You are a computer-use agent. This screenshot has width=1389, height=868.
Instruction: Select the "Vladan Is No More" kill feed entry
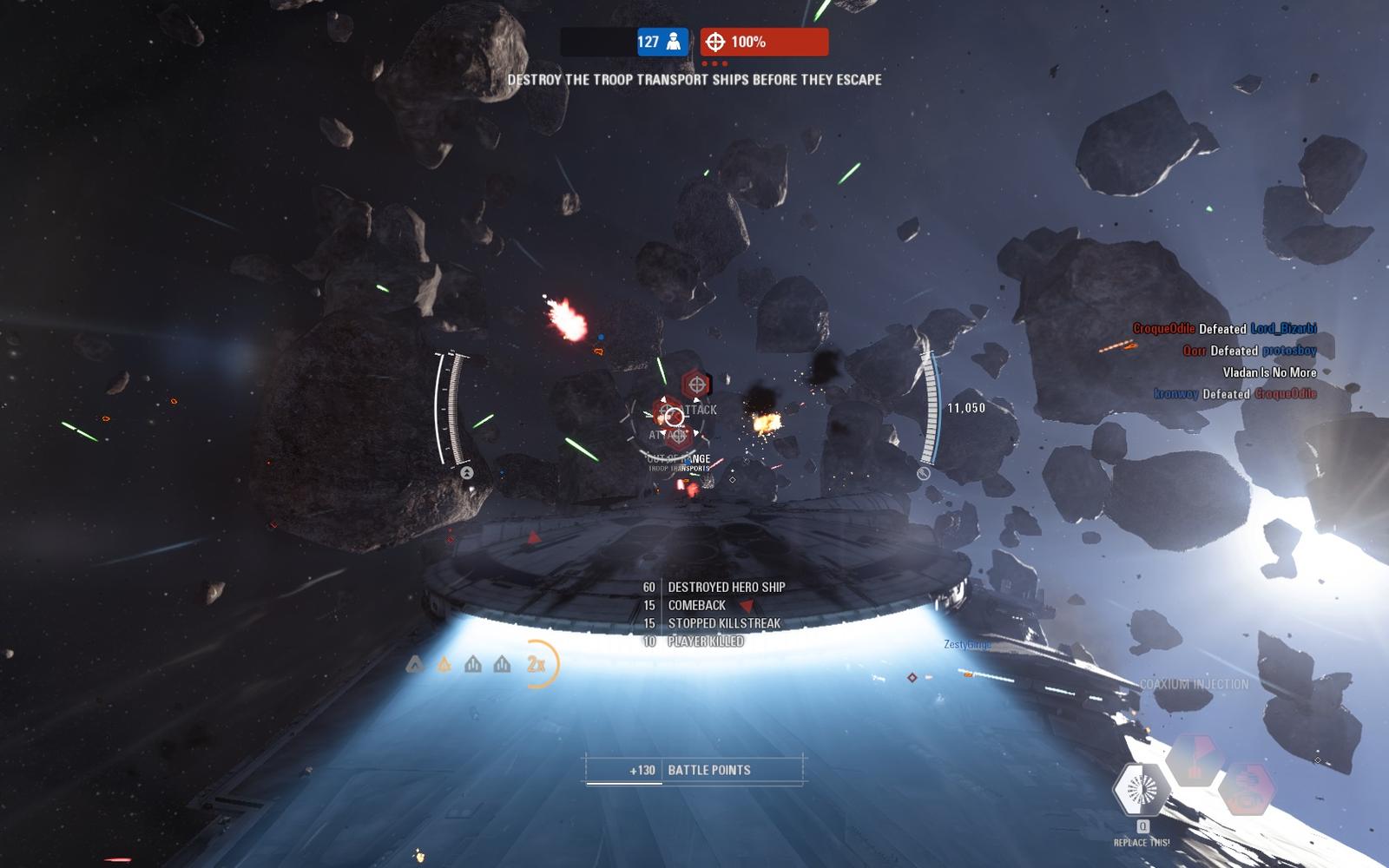coord(1269,372)
